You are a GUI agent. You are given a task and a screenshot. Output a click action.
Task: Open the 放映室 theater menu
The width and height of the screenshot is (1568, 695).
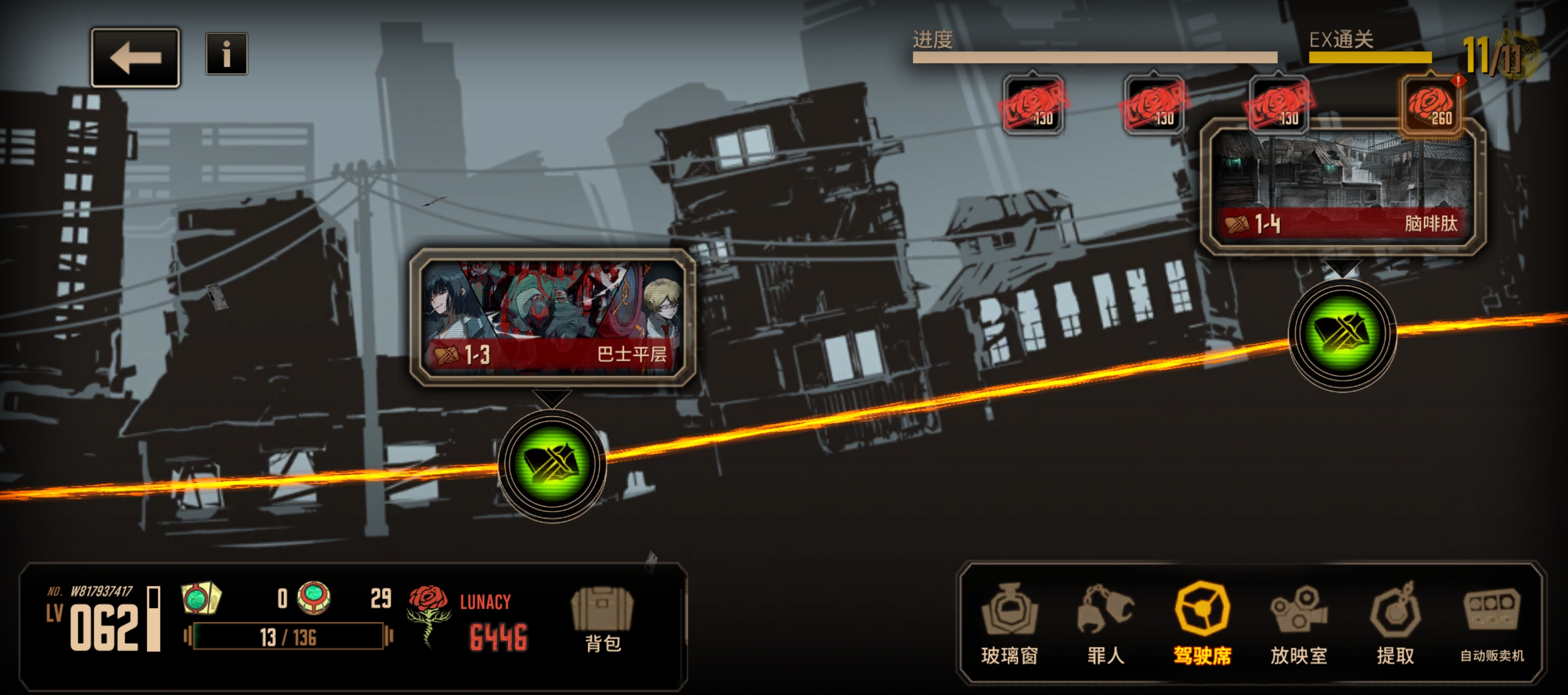[1298, 623]
